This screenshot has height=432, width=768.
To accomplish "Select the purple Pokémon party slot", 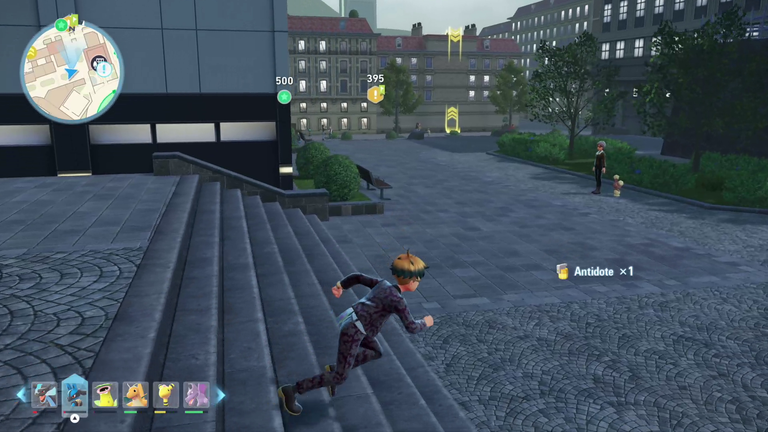I will (x=196, y=395).
